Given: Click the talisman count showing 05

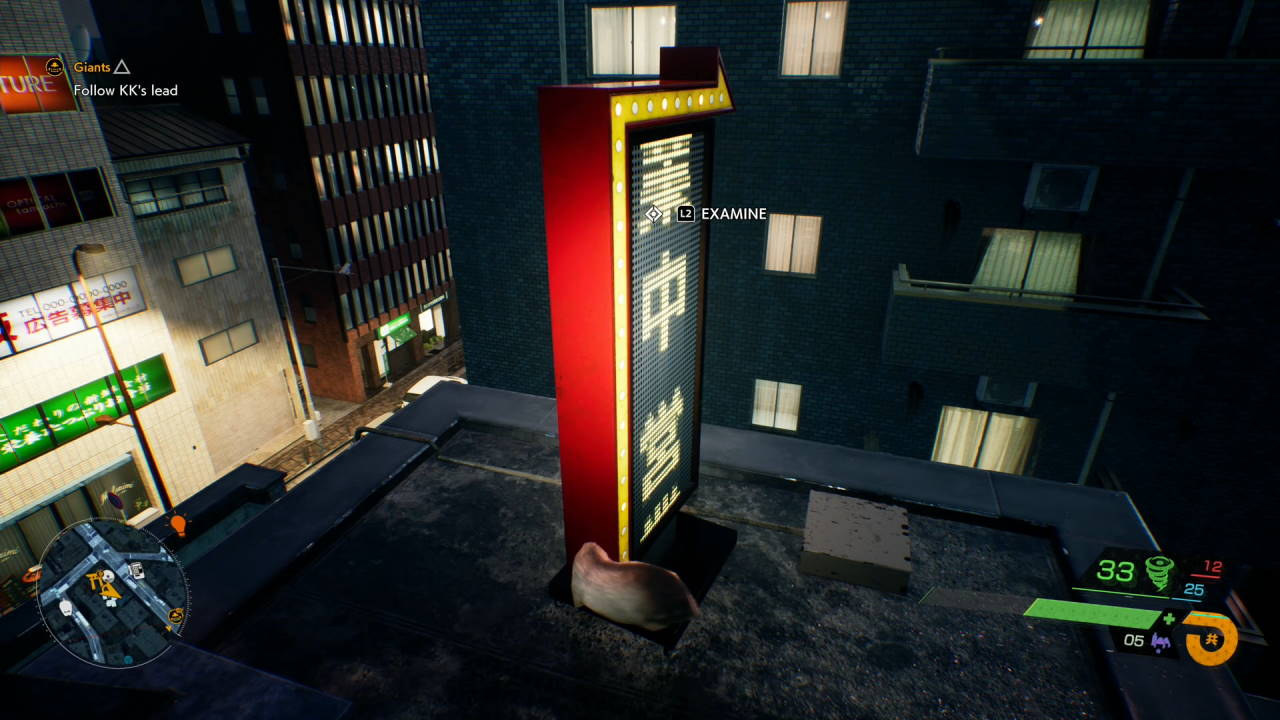Looking at the screenshot, I should pos(1134,641).
